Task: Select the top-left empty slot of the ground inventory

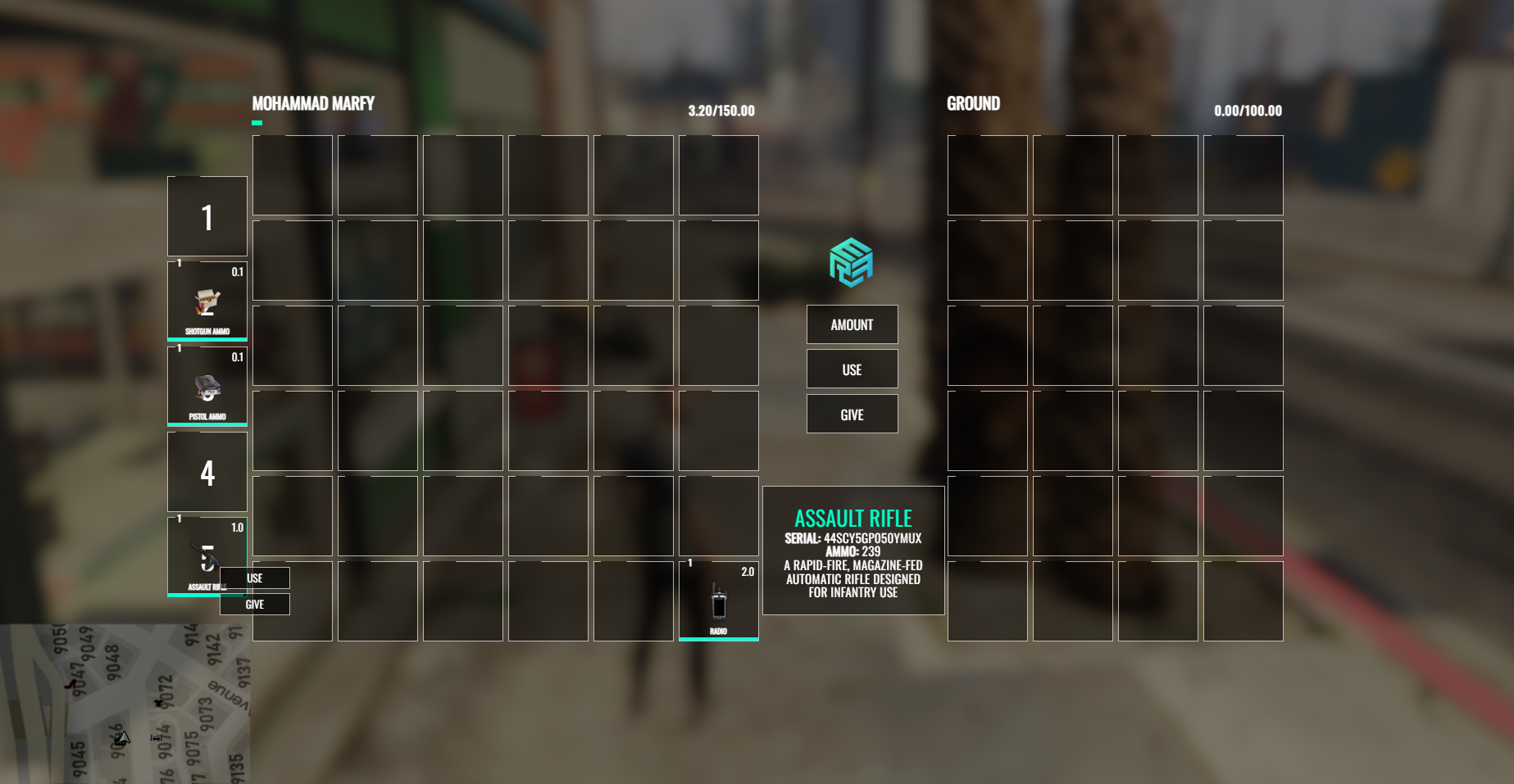Action: [x=987, y=174]
